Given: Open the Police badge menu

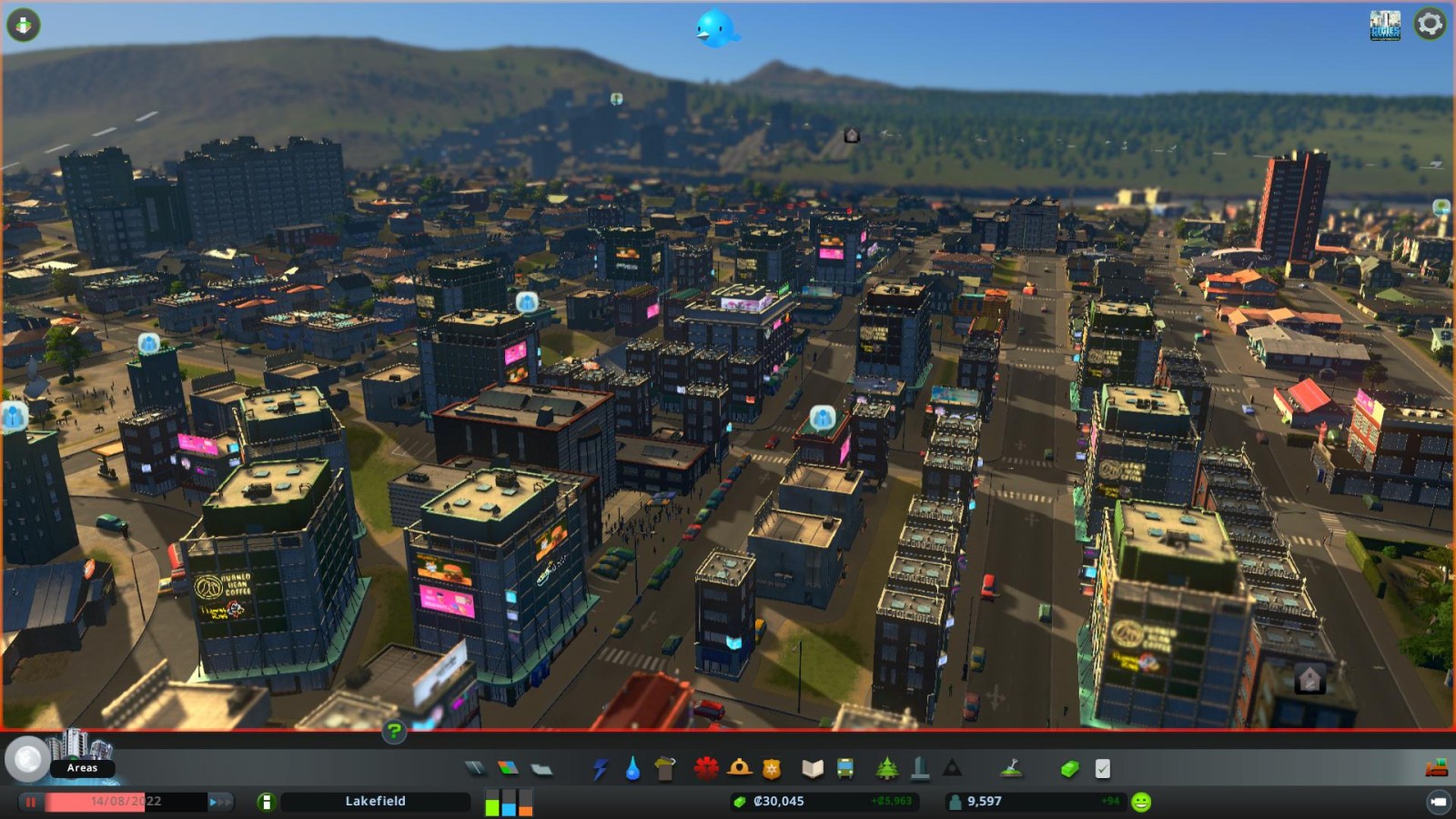Looking at the screenshot, I should (x=772, y=769).
